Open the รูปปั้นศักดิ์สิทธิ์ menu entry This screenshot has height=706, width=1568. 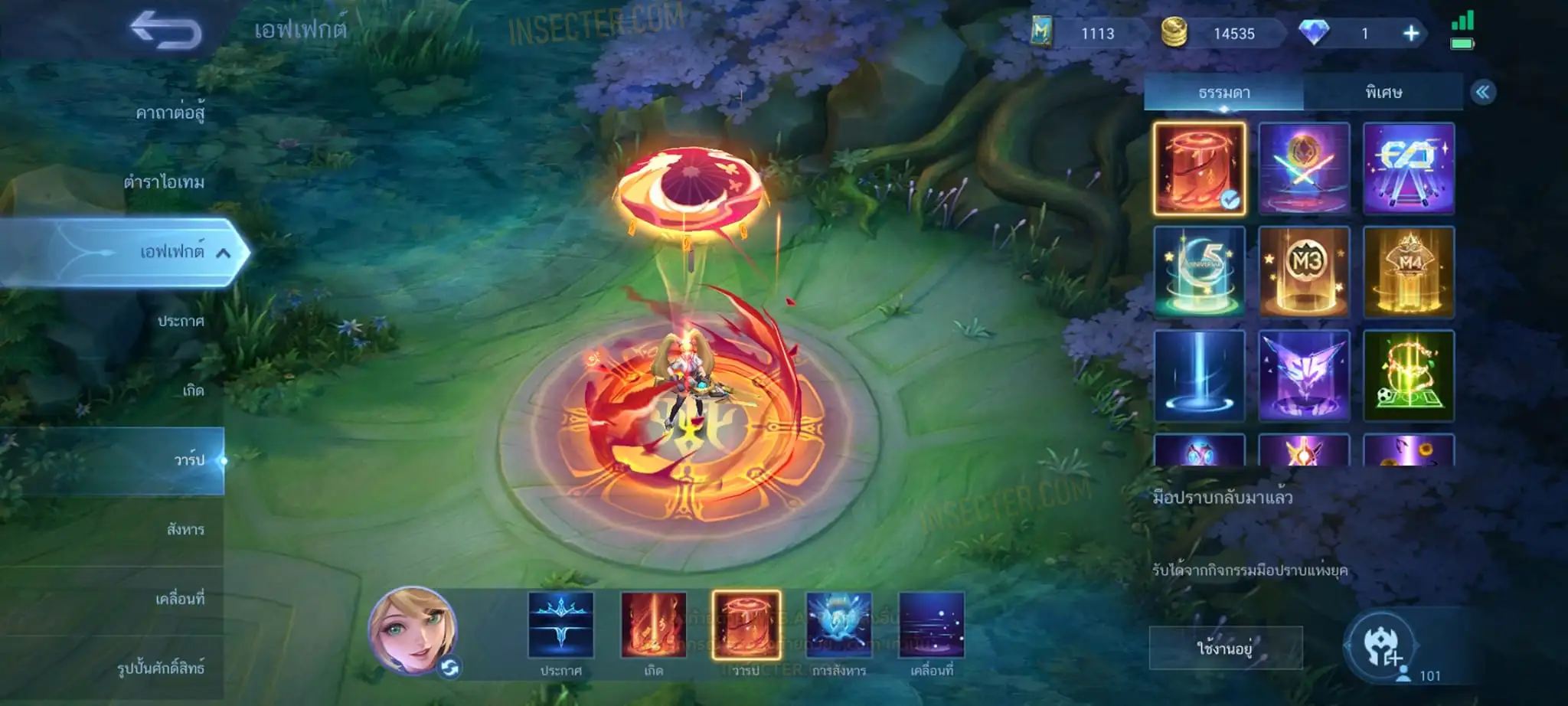click(x=161, y=668)
